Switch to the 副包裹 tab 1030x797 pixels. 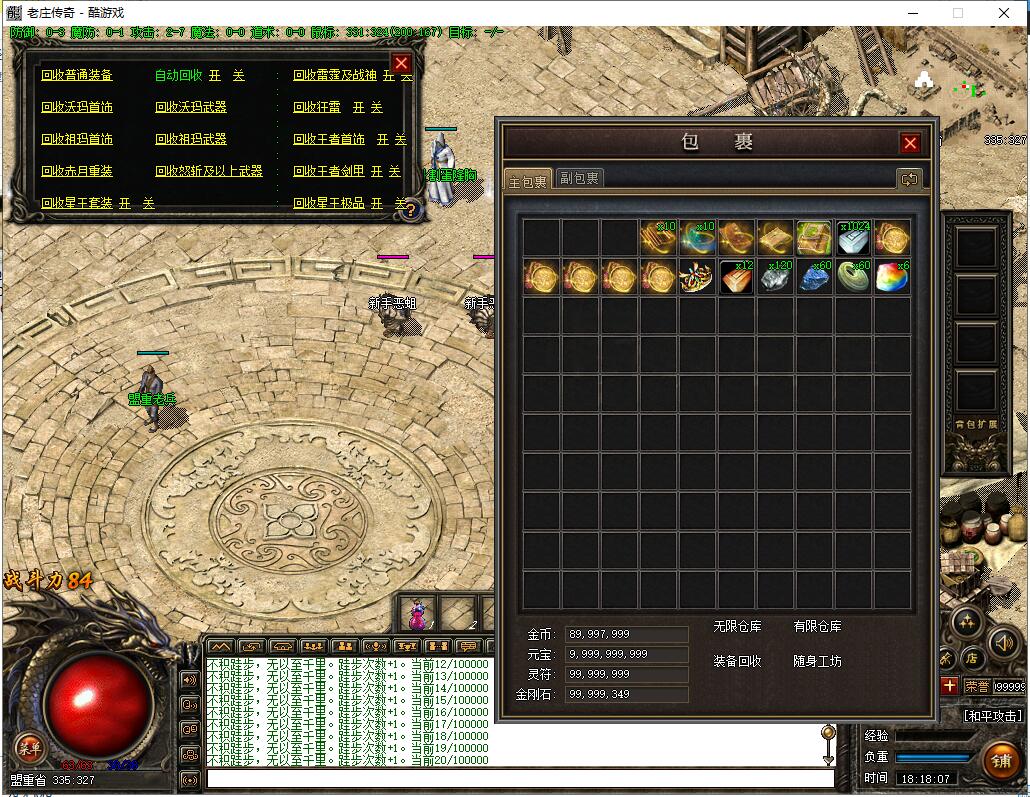coord(580,179)
